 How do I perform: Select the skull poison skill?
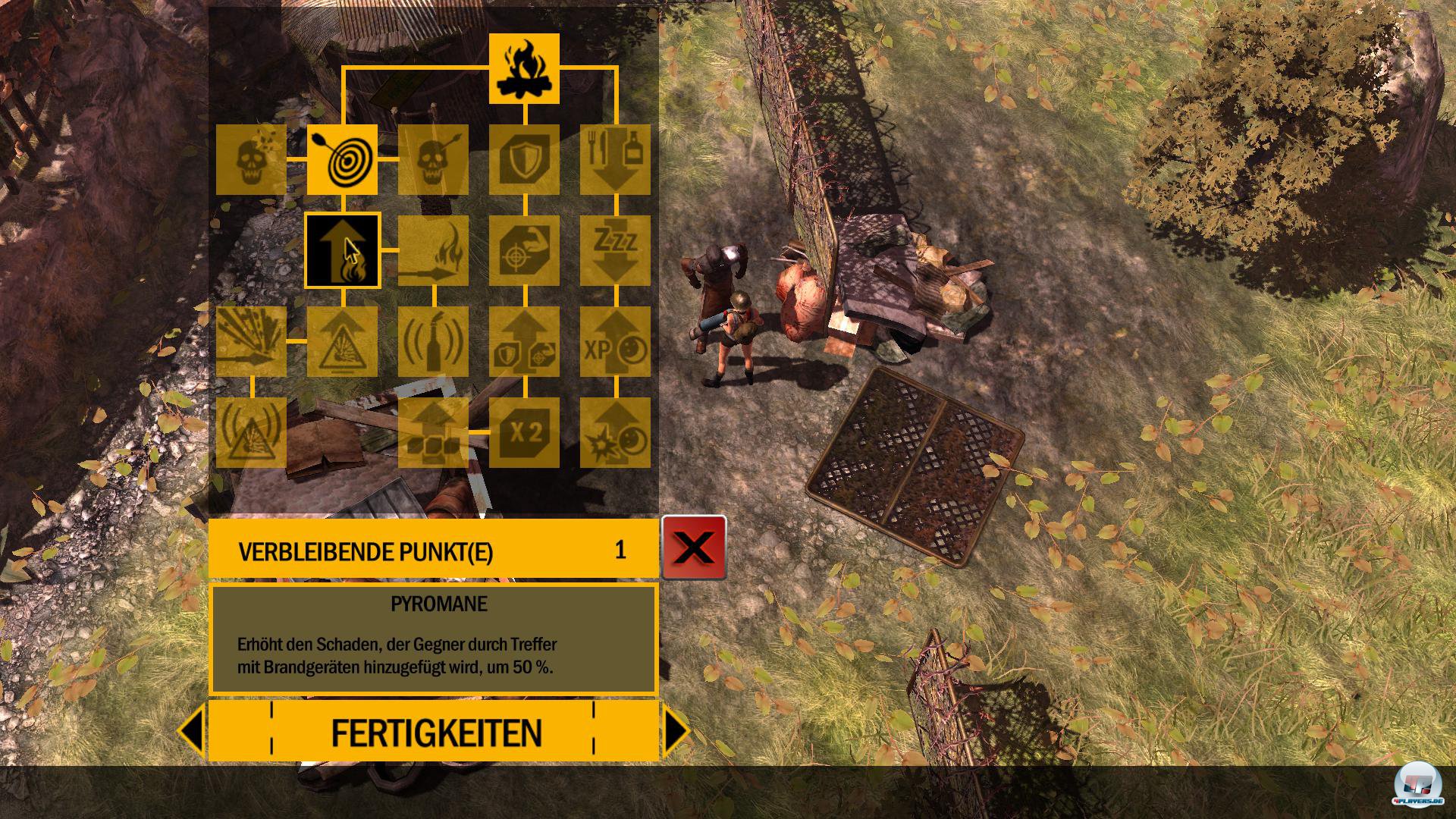coord(252,159)
